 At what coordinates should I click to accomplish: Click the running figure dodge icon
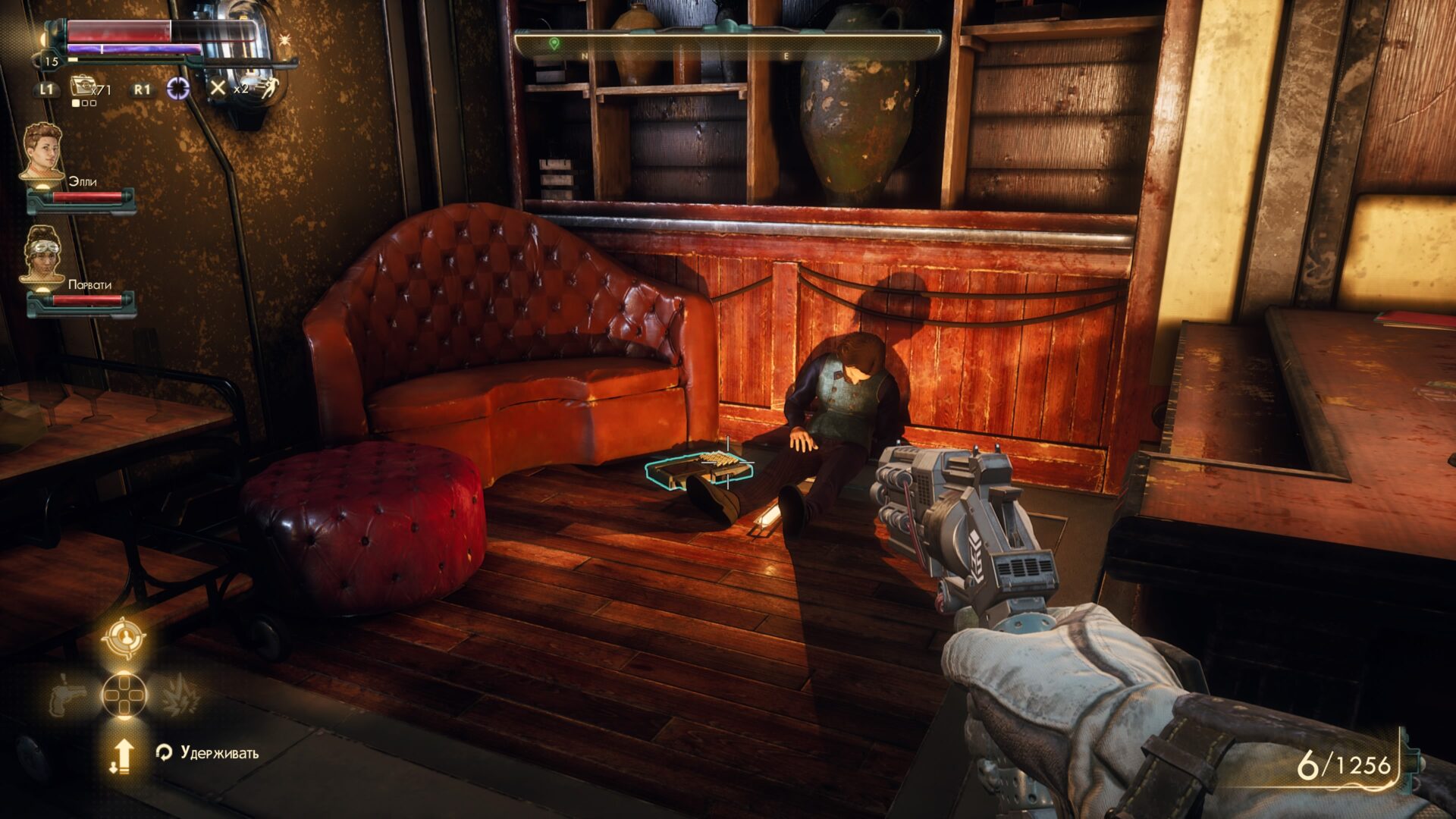(x=265, y=88)
